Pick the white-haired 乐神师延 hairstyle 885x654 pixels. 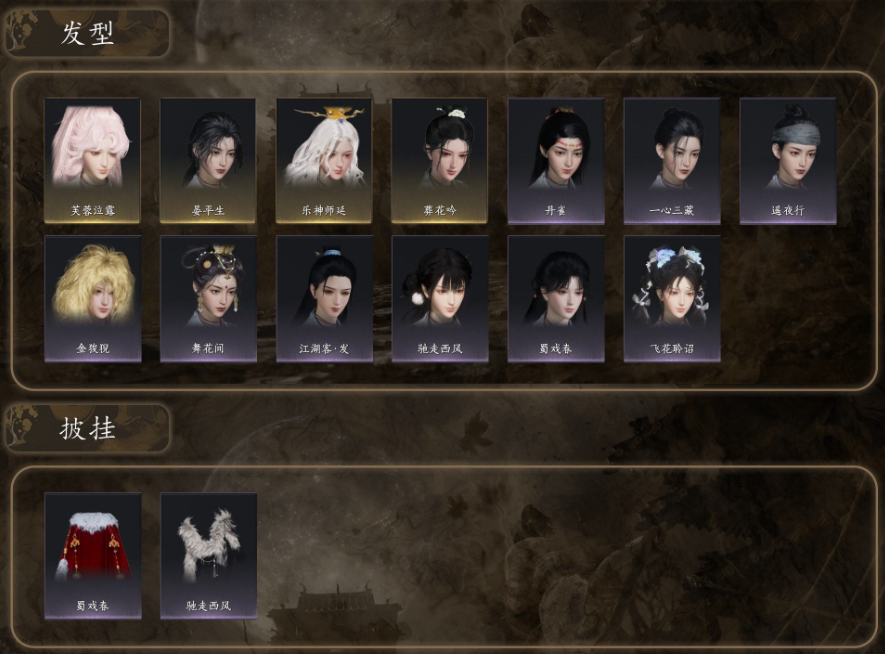tap(324, 159)
